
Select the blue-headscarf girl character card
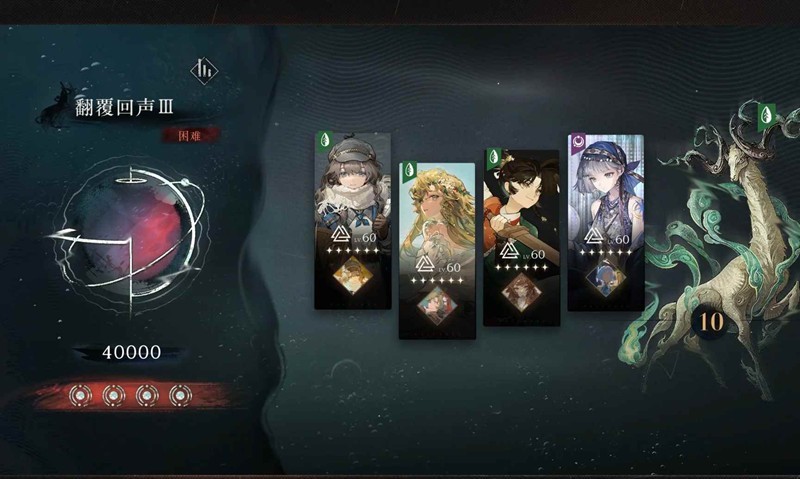605,222
